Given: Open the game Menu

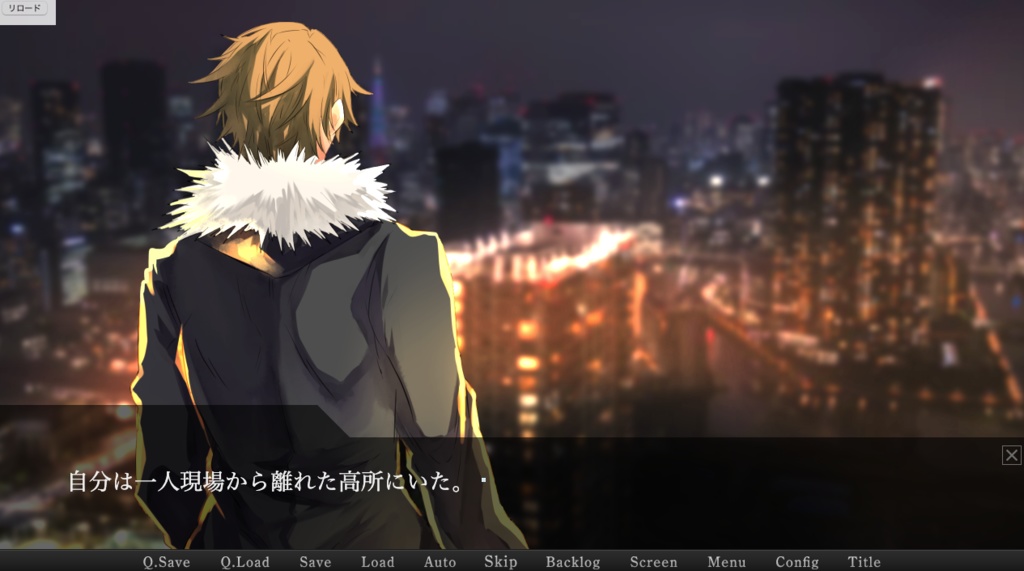Looking at the screenshot, I should [x=727, y=562].
